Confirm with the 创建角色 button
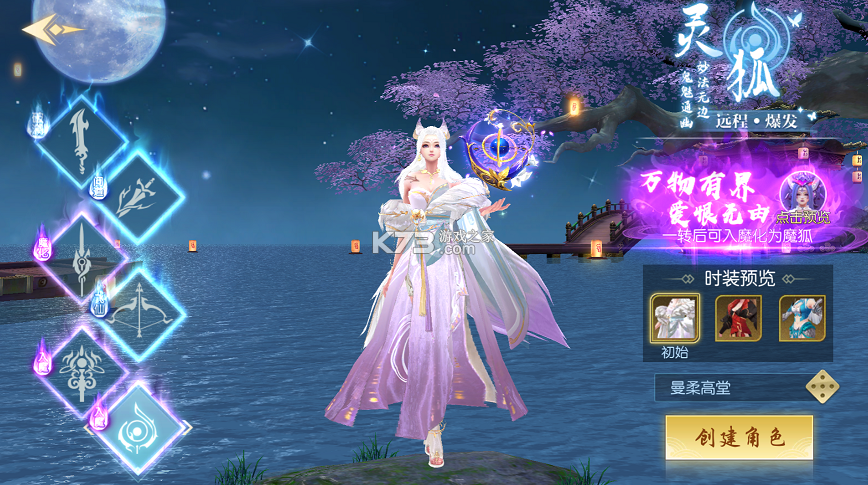This screenshot has height=485, width=868. pyautogui.click(x=739, y=437)
